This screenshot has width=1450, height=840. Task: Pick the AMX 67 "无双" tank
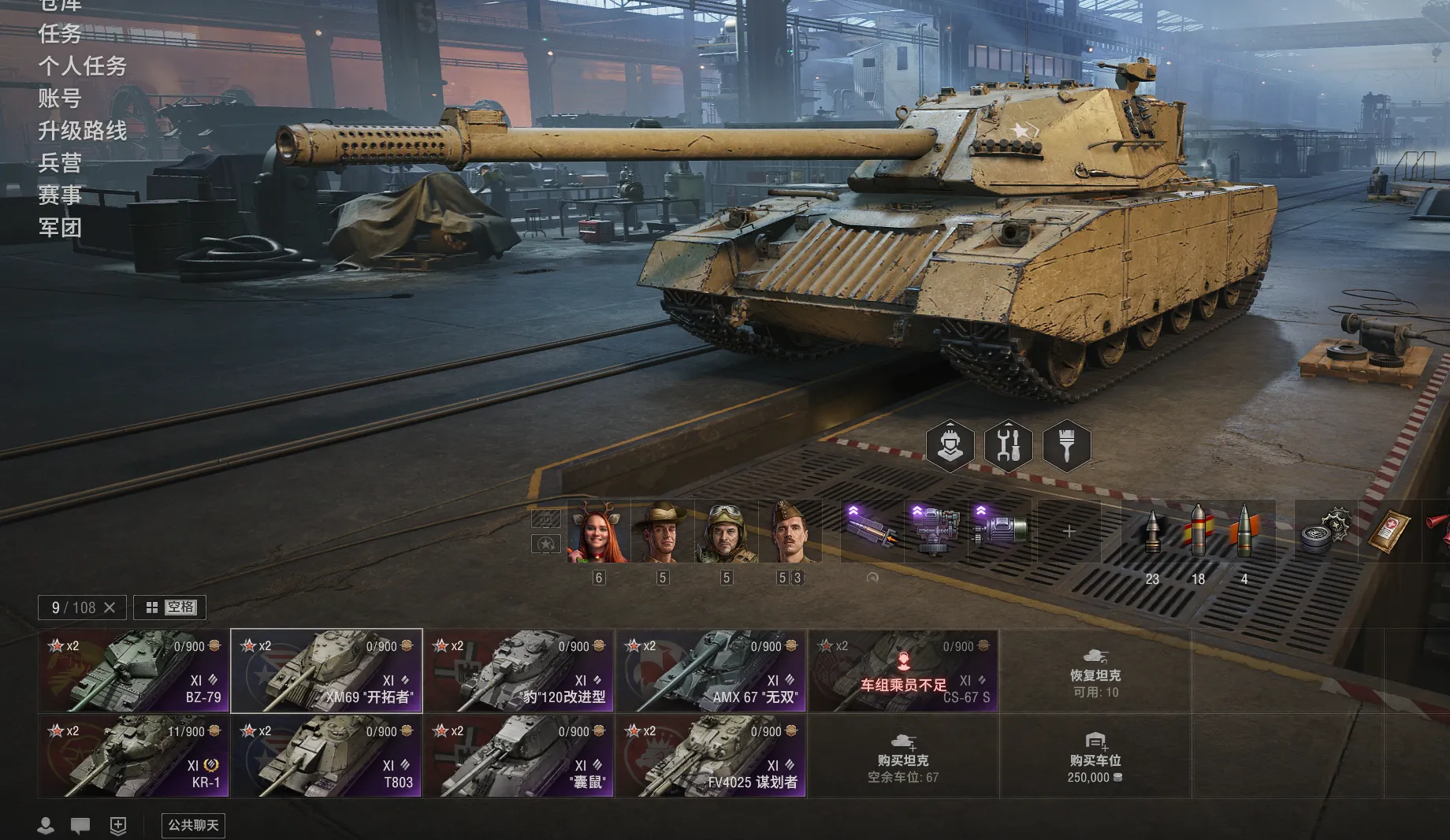(711, 671)
